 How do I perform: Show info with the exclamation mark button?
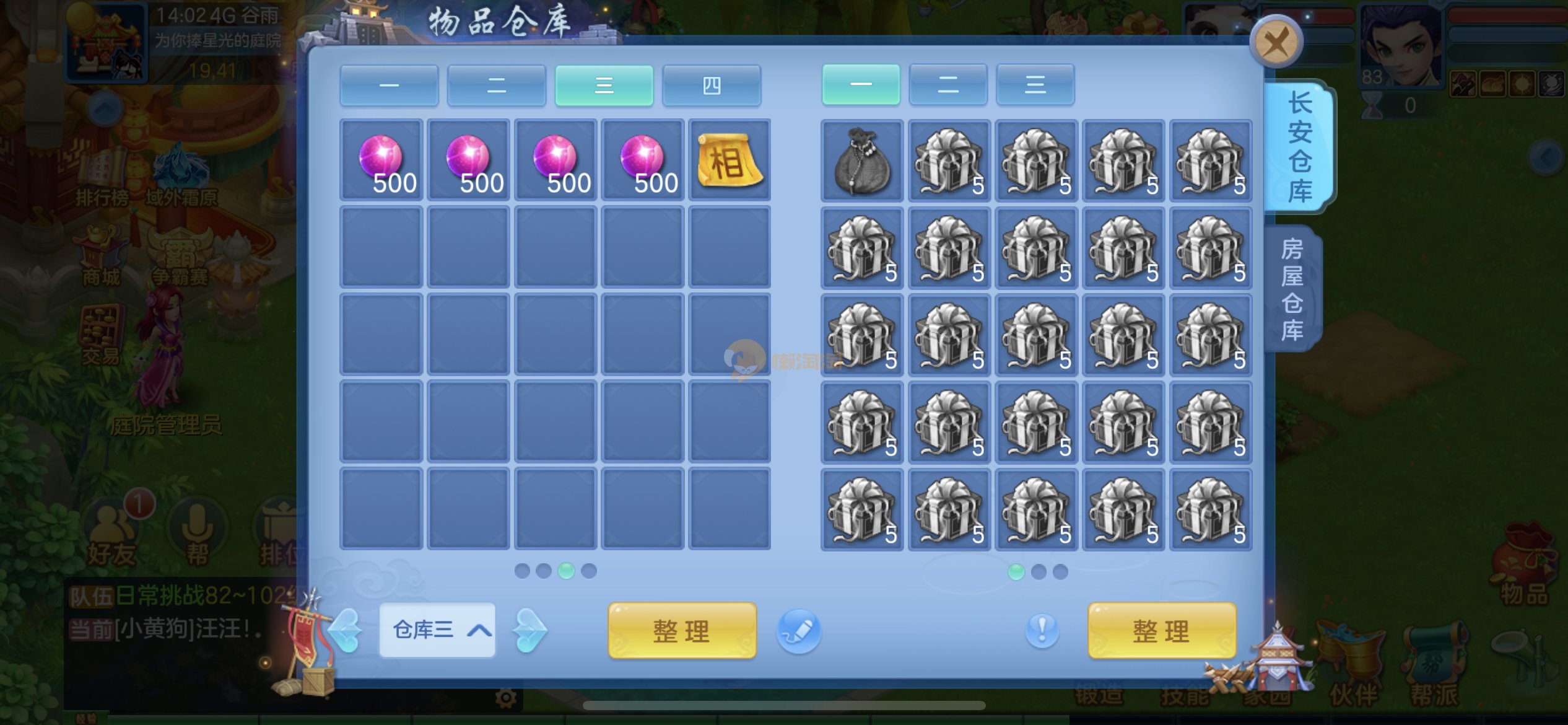click(x=1042, y=631)
